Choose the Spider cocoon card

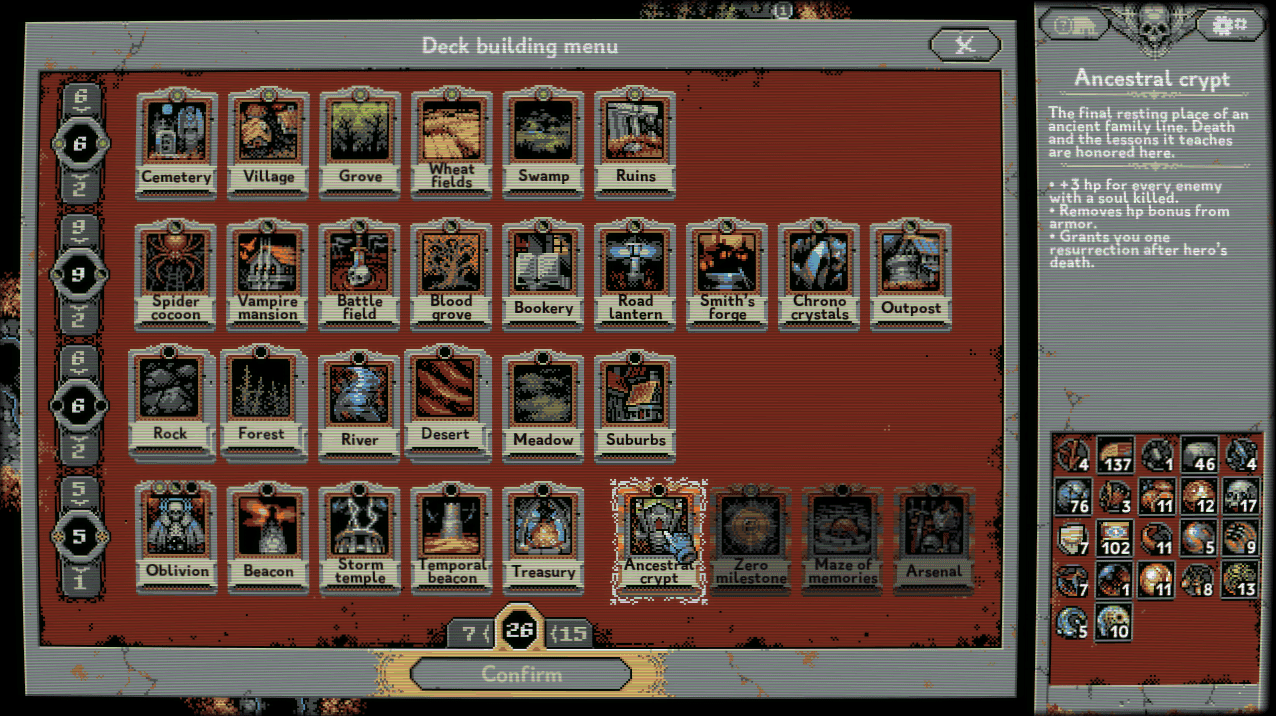tap(176, 274)
